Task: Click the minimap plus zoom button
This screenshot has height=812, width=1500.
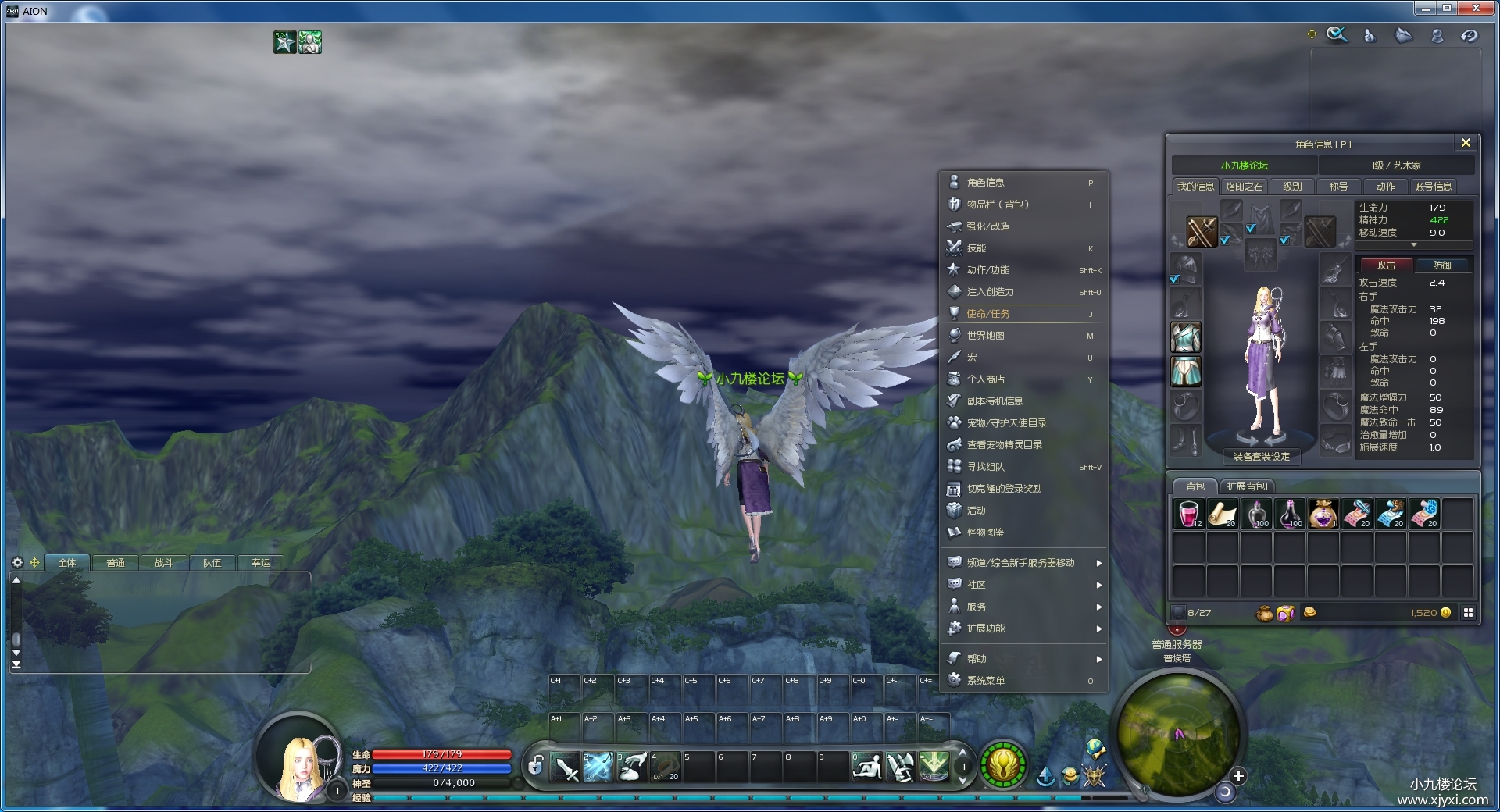Action: [x=1238, y=775]
